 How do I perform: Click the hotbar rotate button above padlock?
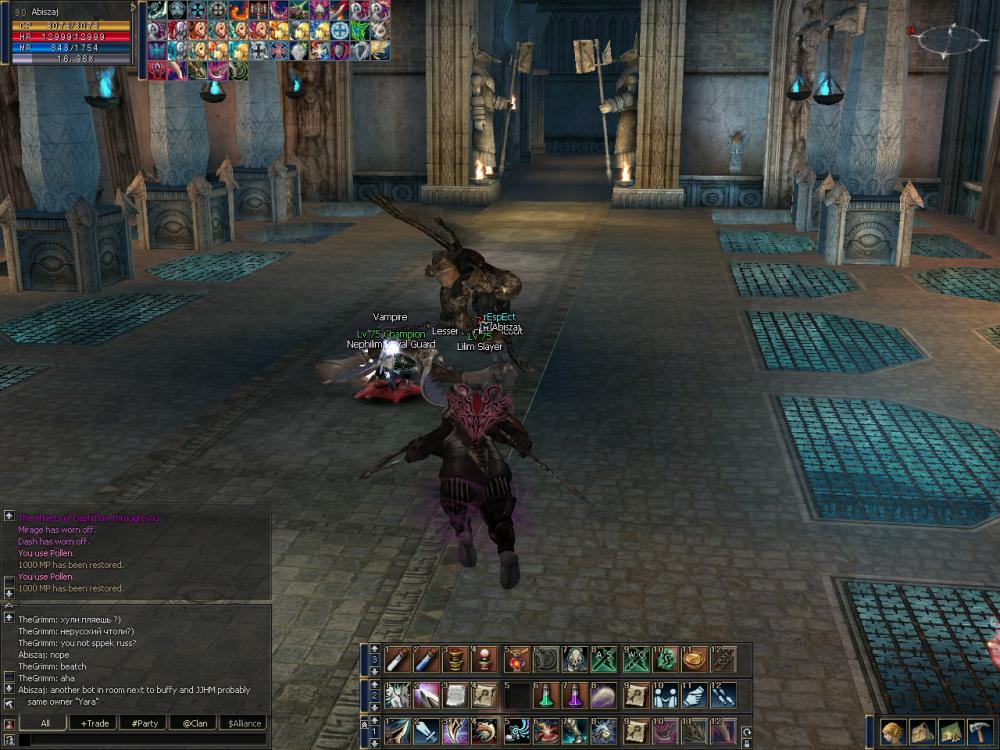[746, 730]
